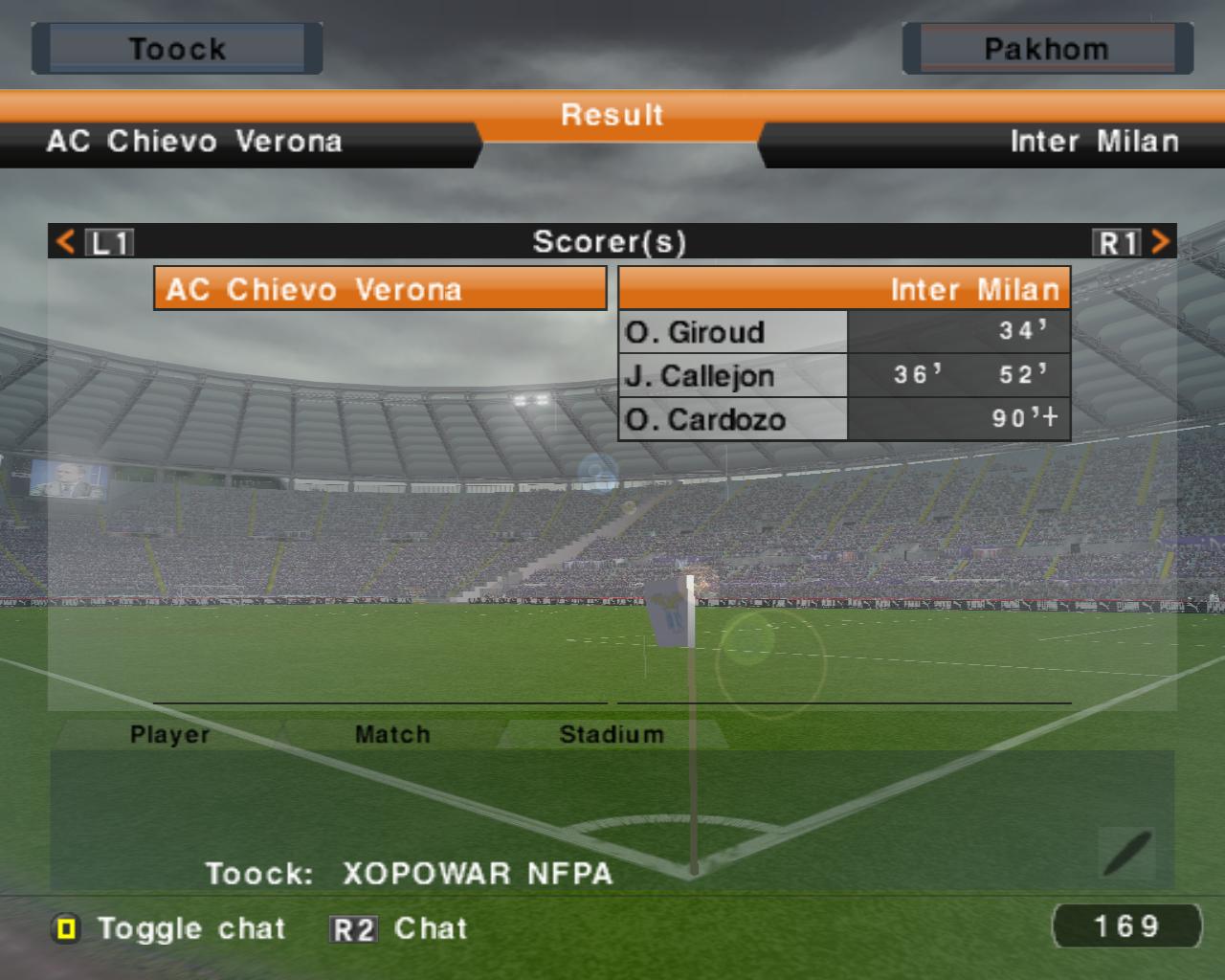Select the Inter Milan scorers header

(x=844, y=289)
